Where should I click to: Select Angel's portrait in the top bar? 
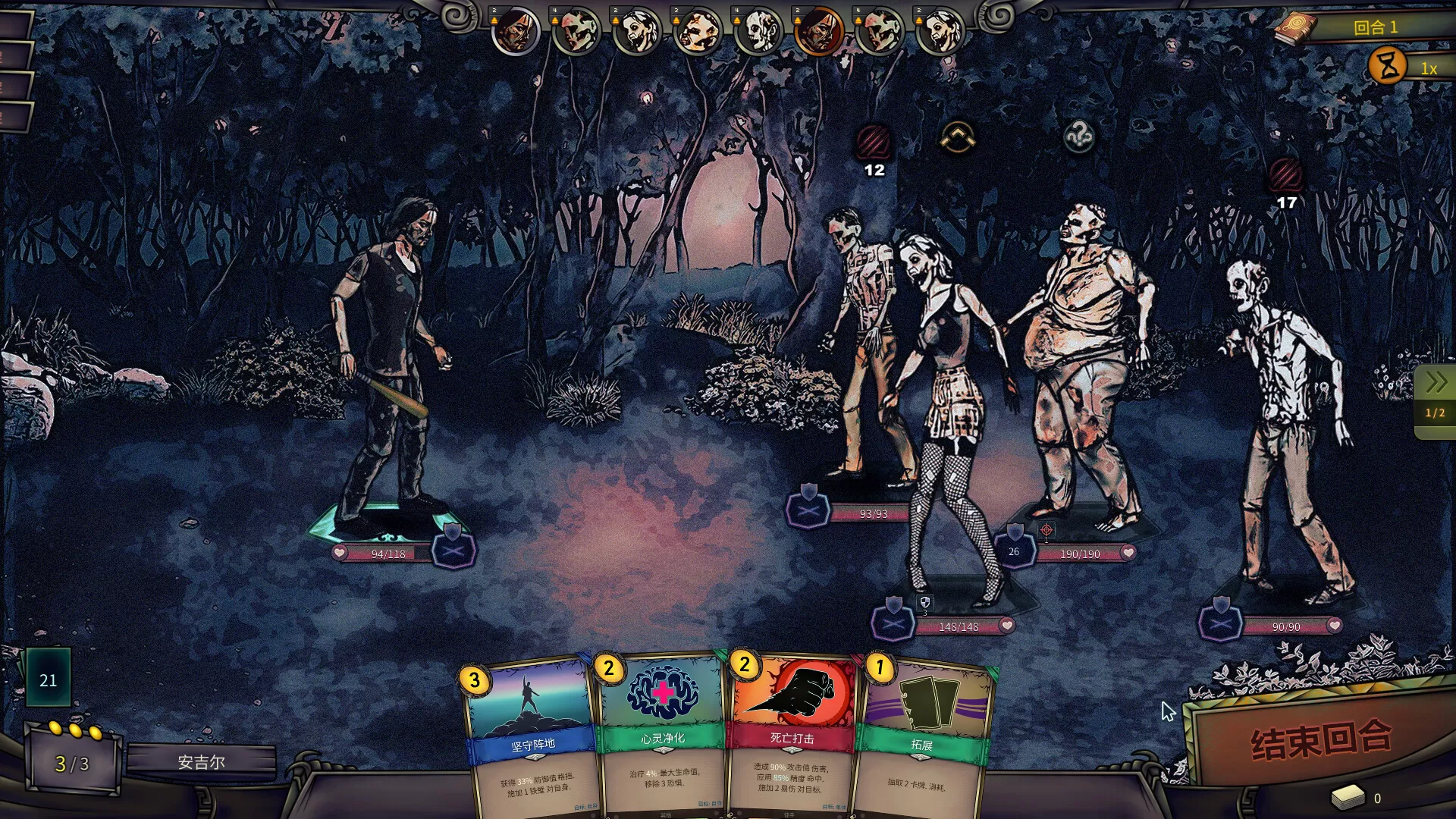pyautogui.click(x=821, y=32)
